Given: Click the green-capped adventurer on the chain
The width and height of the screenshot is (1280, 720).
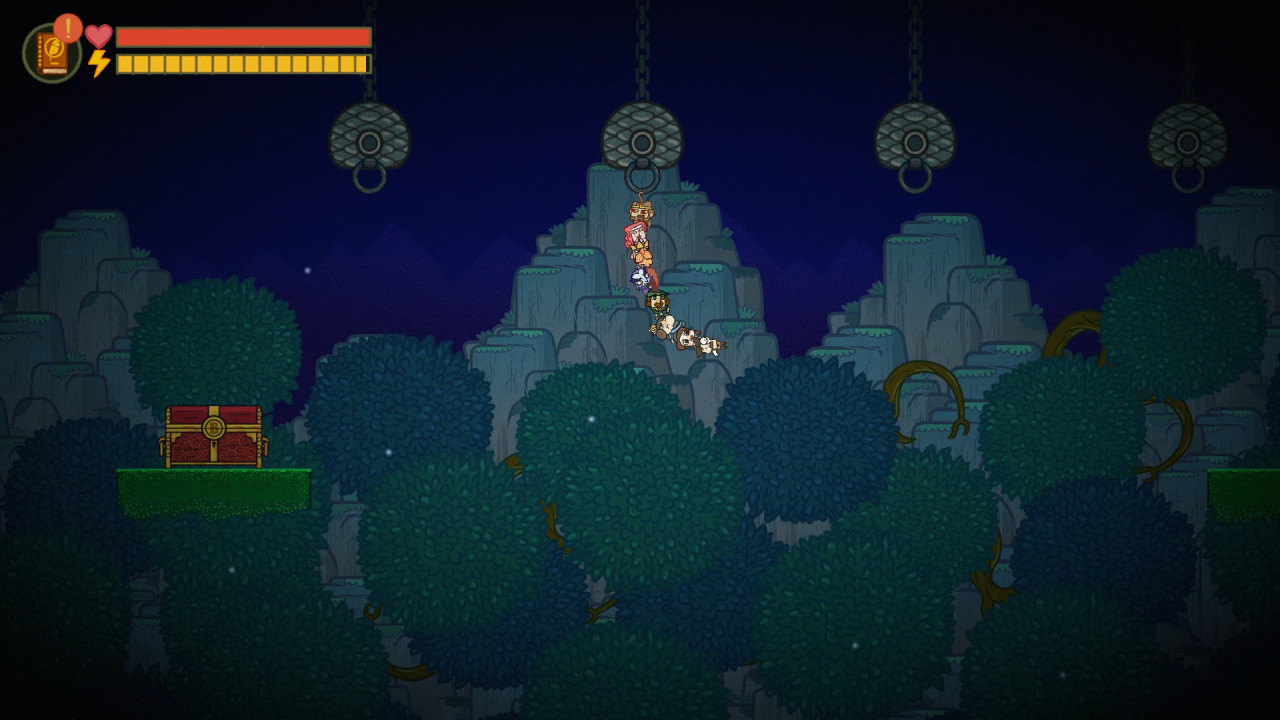Looking at the screenshot, I should tap(656, 303).
